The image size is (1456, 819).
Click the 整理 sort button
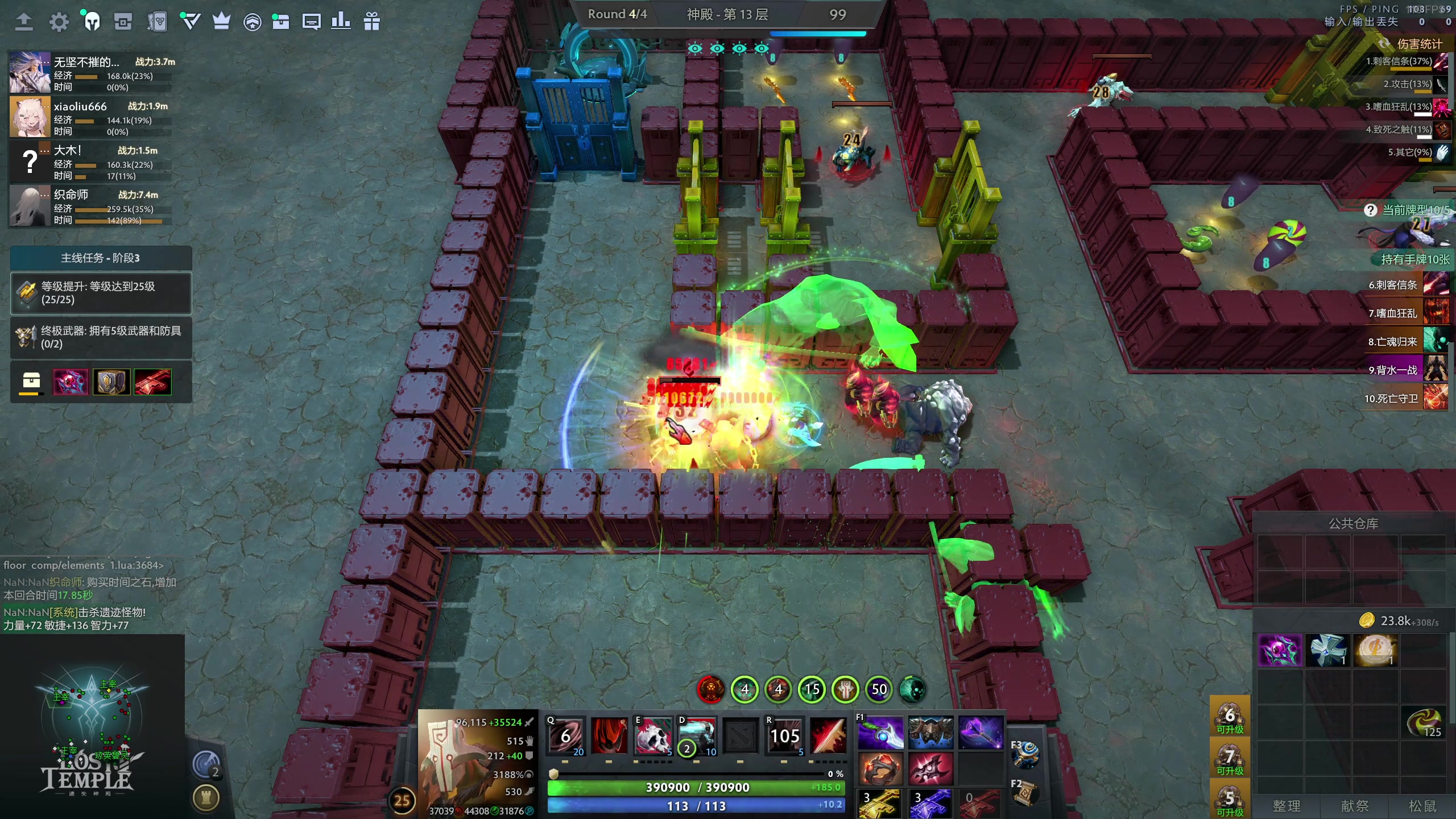click(x=1287, y=806)
